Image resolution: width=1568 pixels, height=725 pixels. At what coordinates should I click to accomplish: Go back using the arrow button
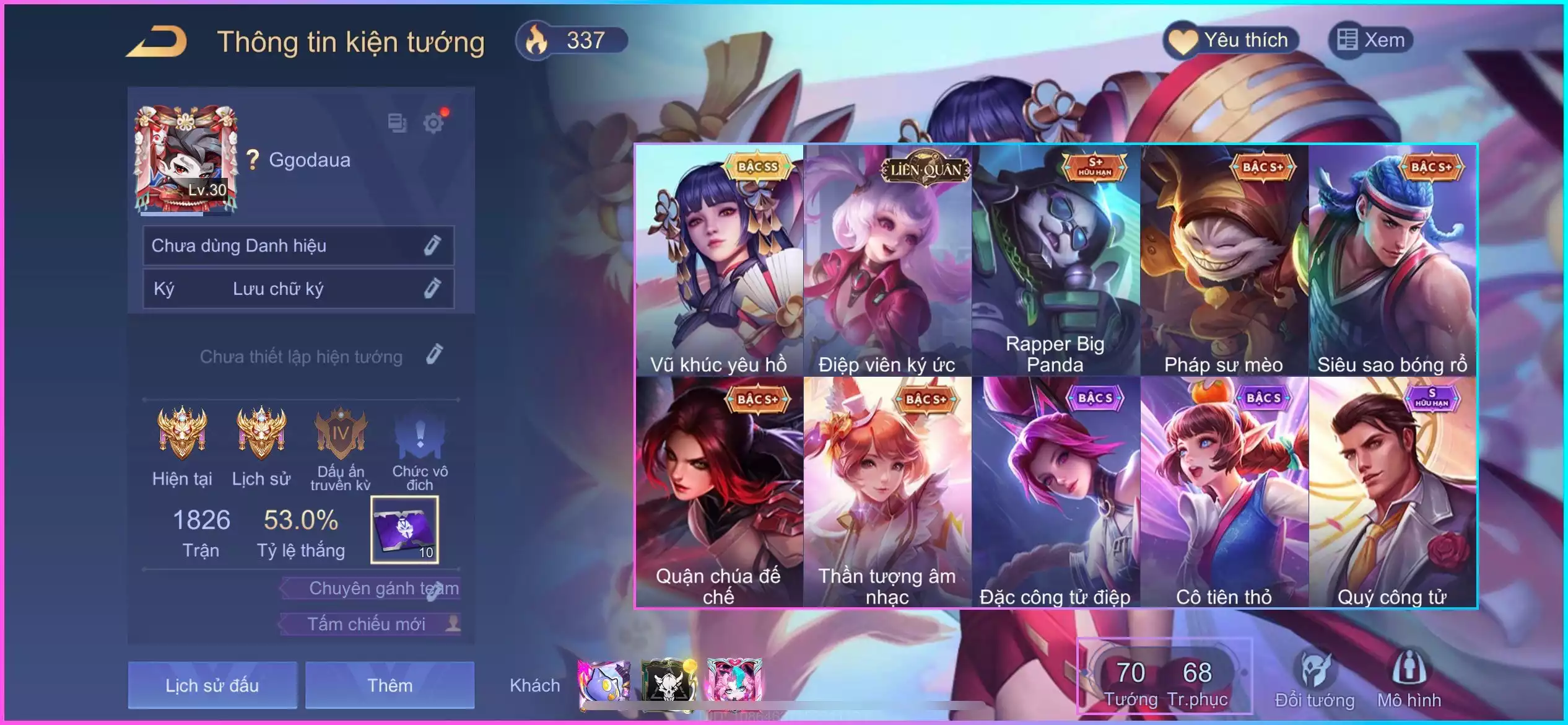157,42
